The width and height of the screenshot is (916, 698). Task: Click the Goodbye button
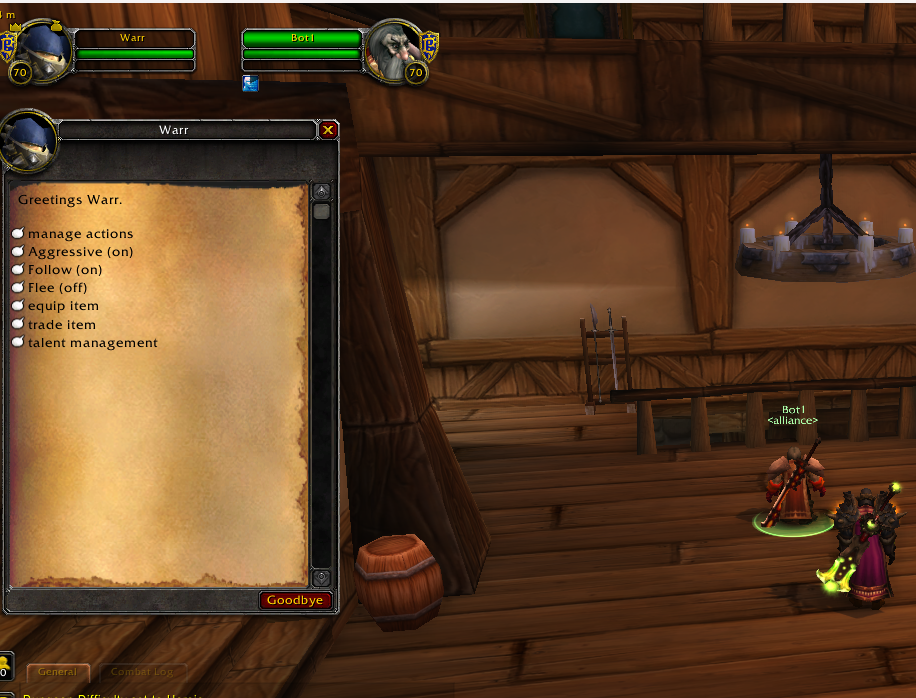[x=295, y=600]
